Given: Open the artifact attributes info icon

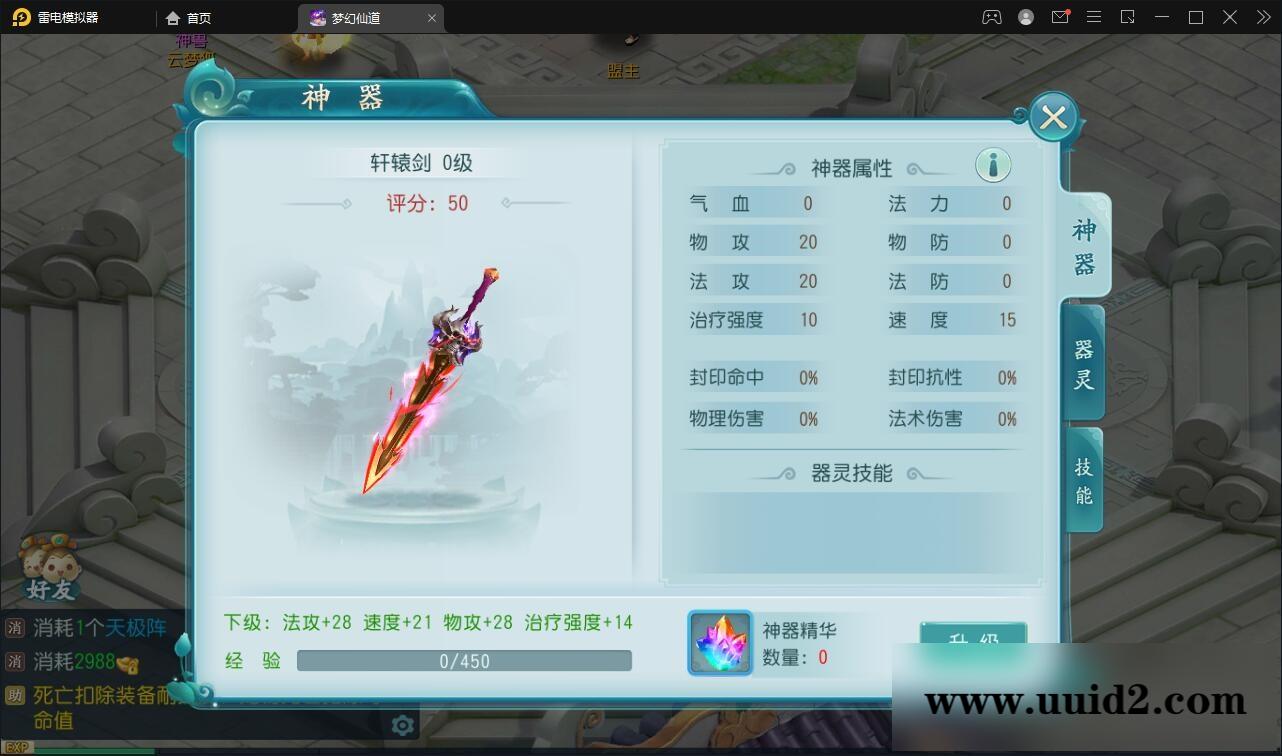Looking at the screenshot, I should click(x=992, y=164).
